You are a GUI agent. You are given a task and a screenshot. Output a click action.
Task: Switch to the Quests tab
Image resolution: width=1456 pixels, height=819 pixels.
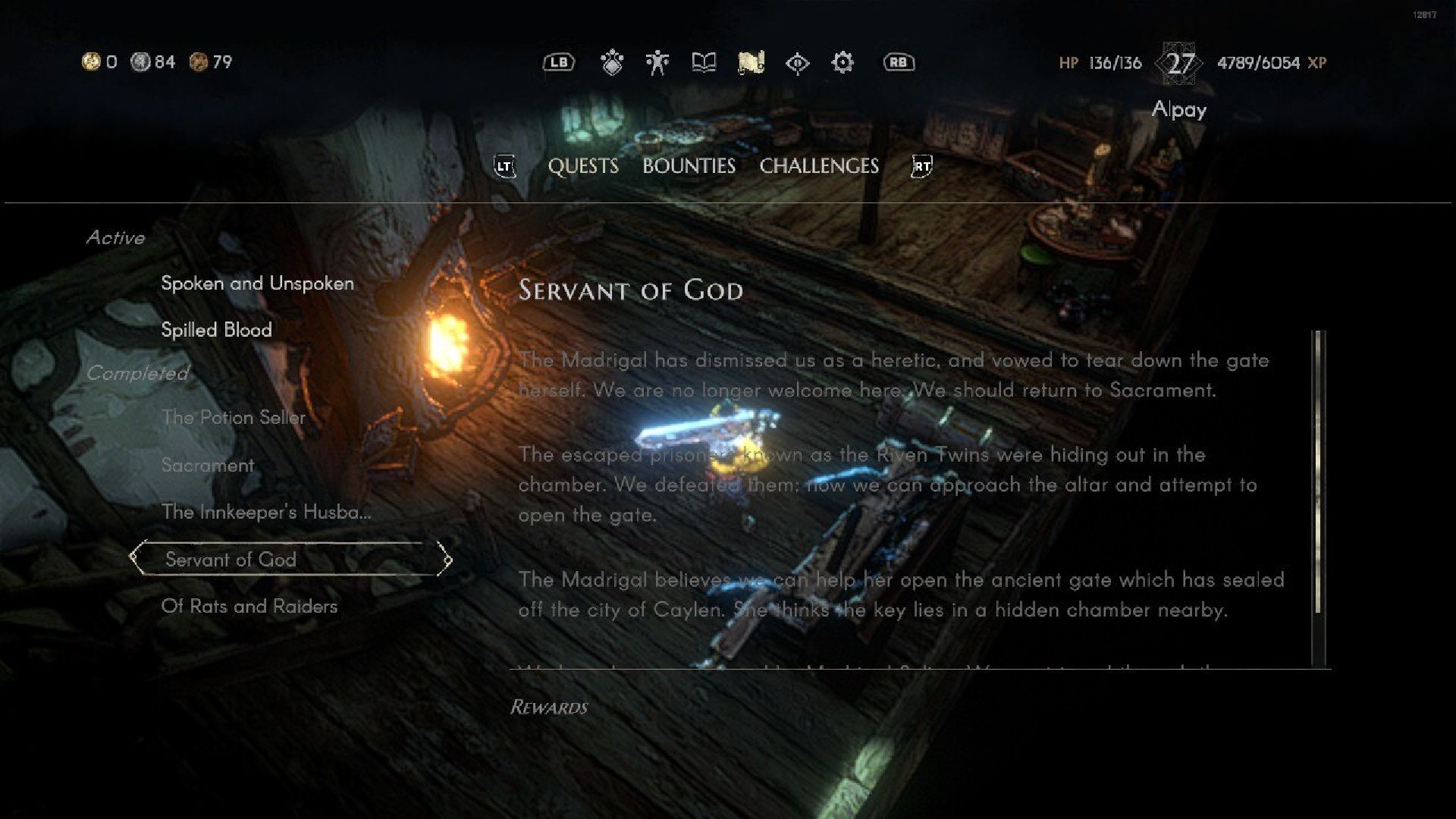tap(582, 166)
